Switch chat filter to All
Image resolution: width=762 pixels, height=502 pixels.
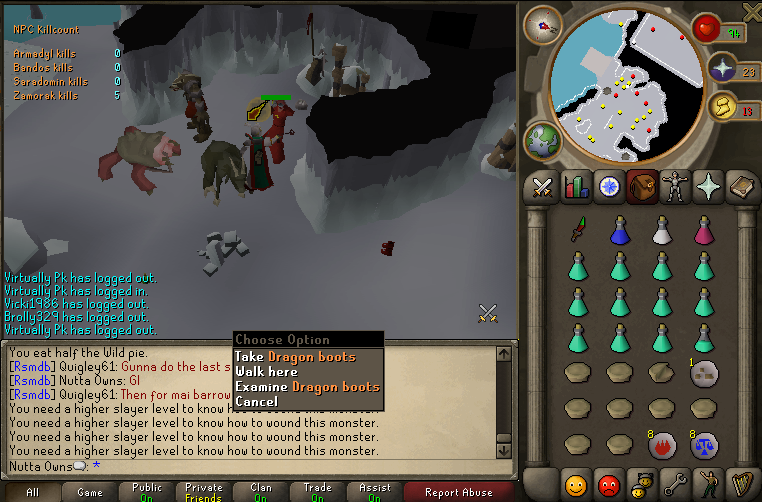[32, 492]
